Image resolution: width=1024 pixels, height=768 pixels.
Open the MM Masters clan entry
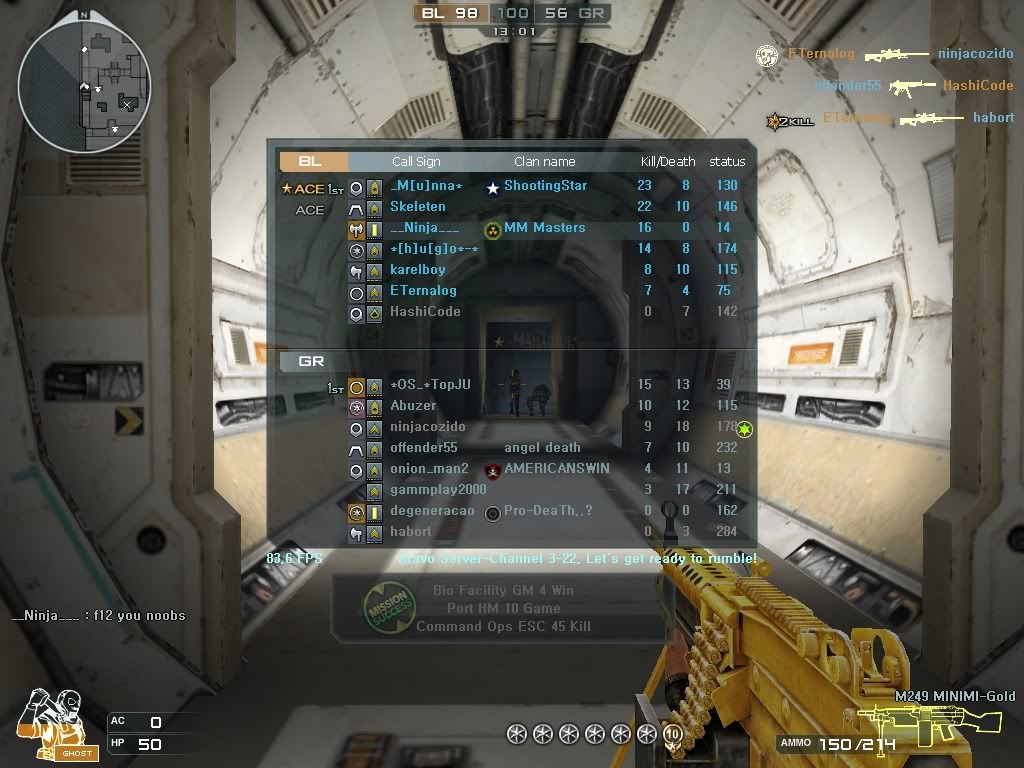coord(544,227)
